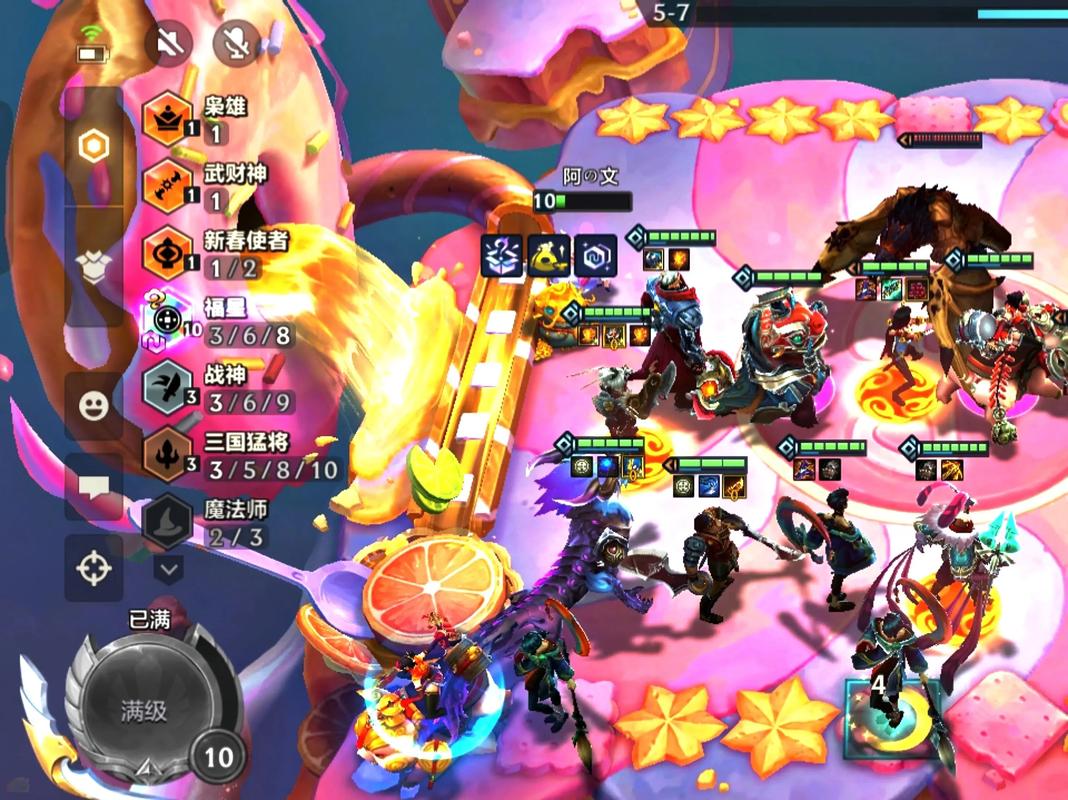Image resolution: width=1068 pixels, height=800 pixels.
Task: Toggle the muted microphone icon
Action: pyautogui.click(x=236, y=43)
